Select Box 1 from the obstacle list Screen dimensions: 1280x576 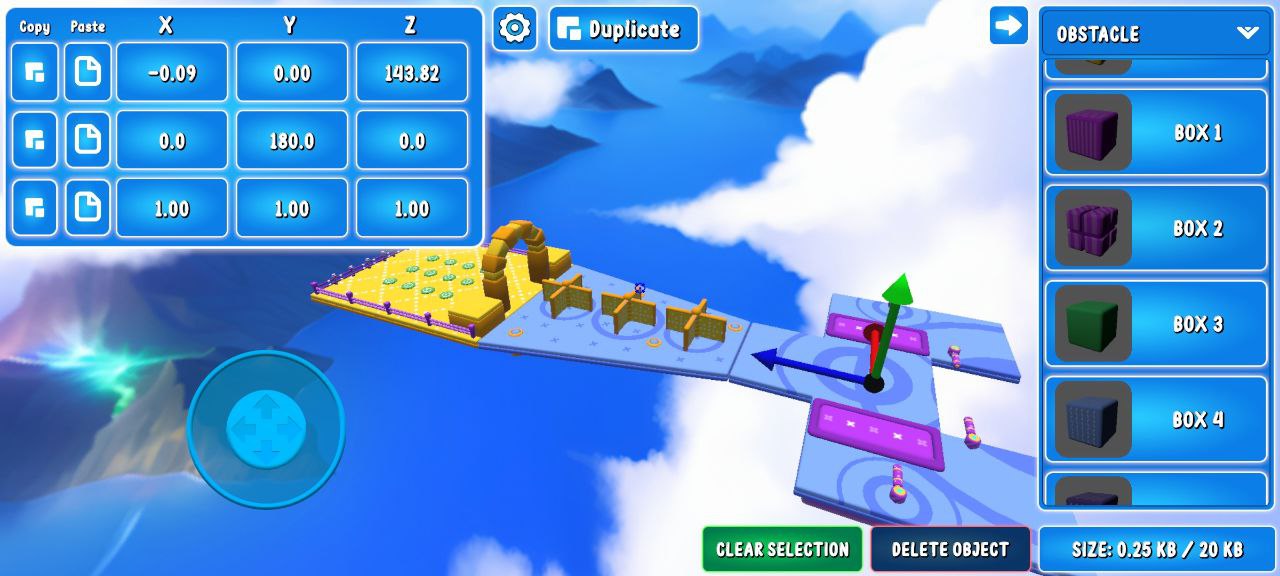coord(1155,133)
